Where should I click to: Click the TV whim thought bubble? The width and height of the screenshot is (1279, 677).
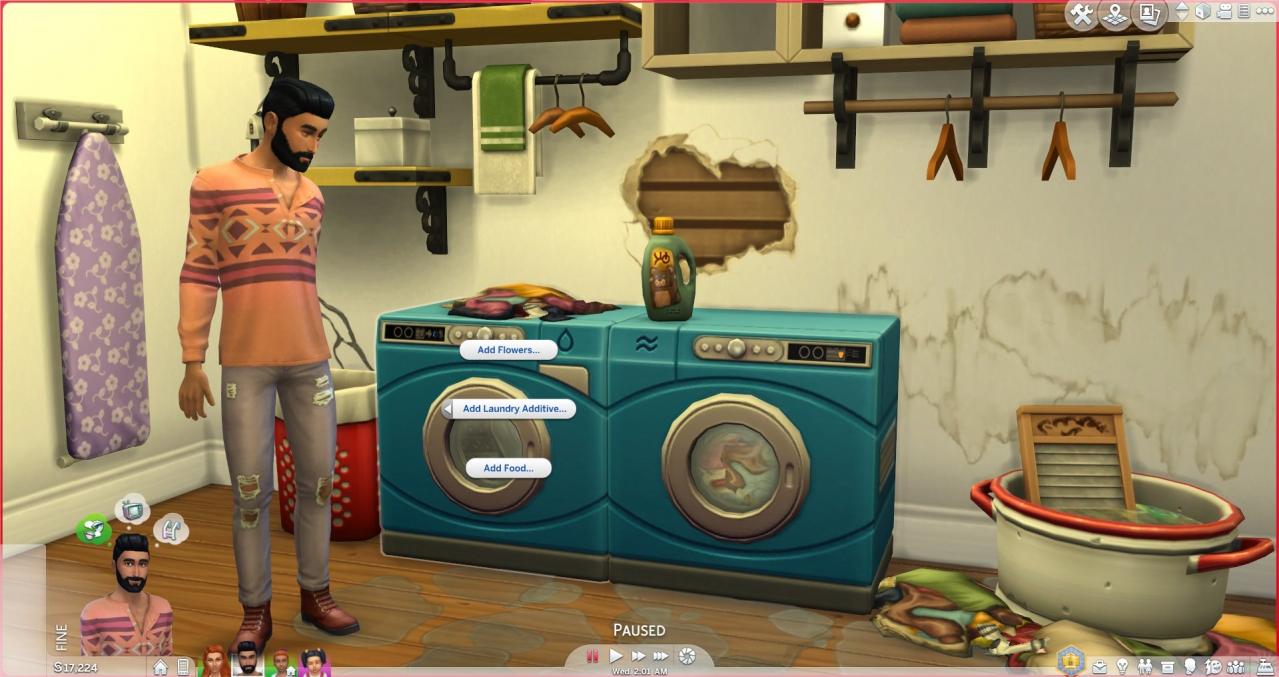pyautogui.click(x=131, y=509)
